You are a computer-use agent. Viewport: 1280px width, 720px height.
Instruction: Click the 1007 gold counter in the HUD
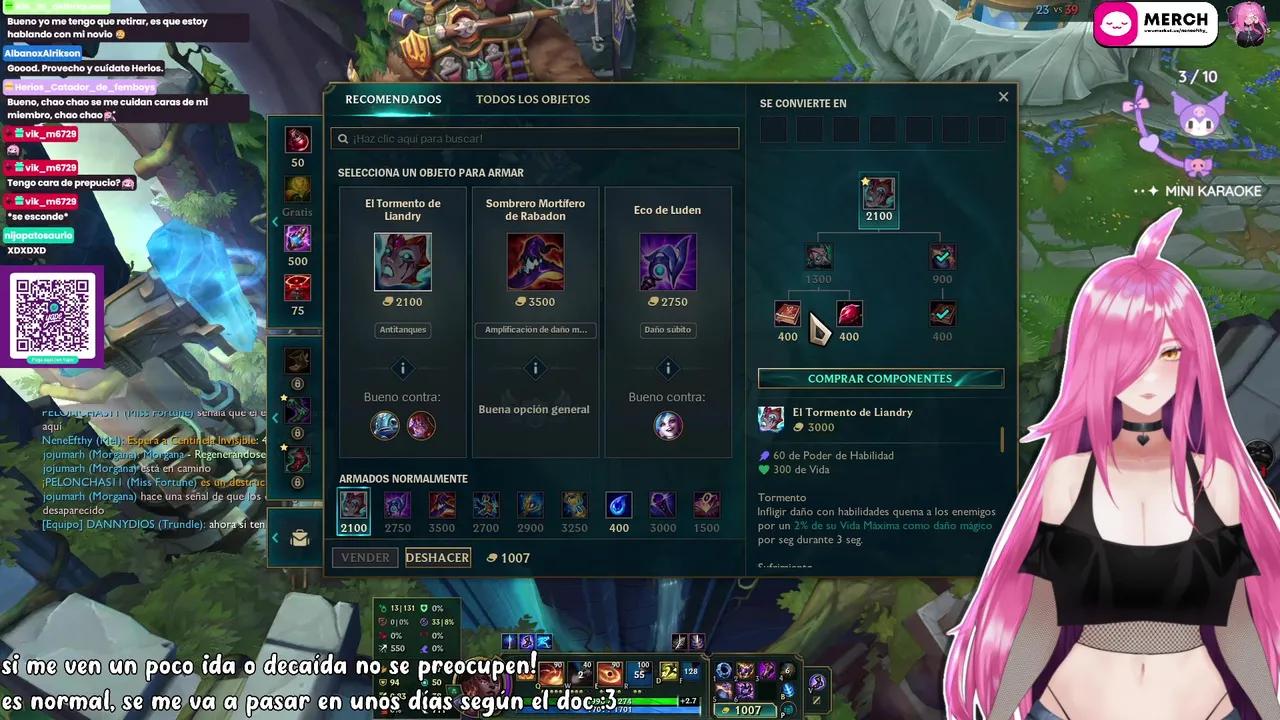coord(744,710)
